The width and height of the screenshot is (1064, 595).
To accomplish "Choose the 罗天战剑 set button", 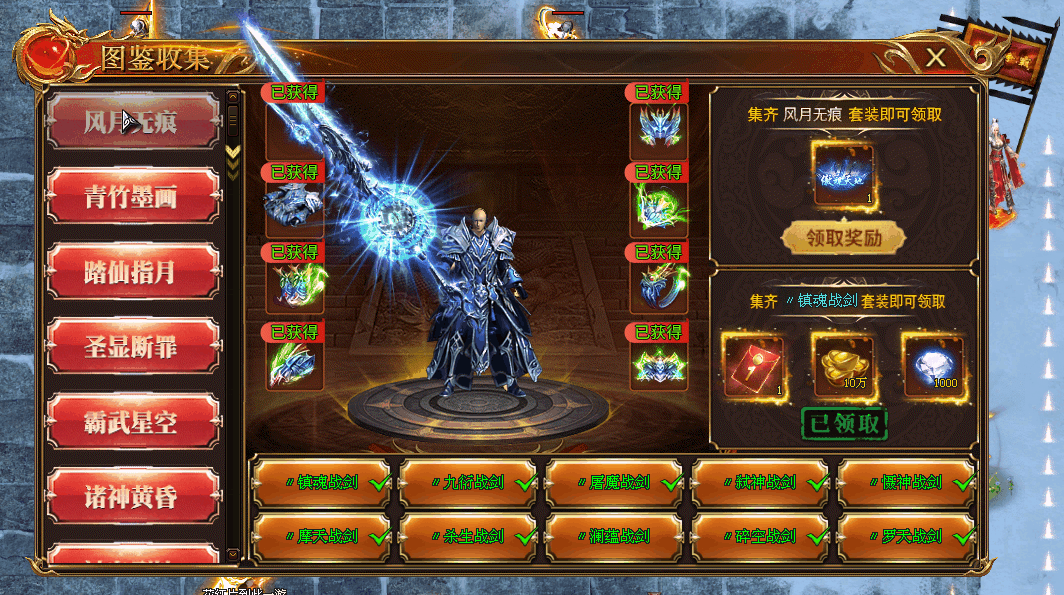I will [906, 536].
